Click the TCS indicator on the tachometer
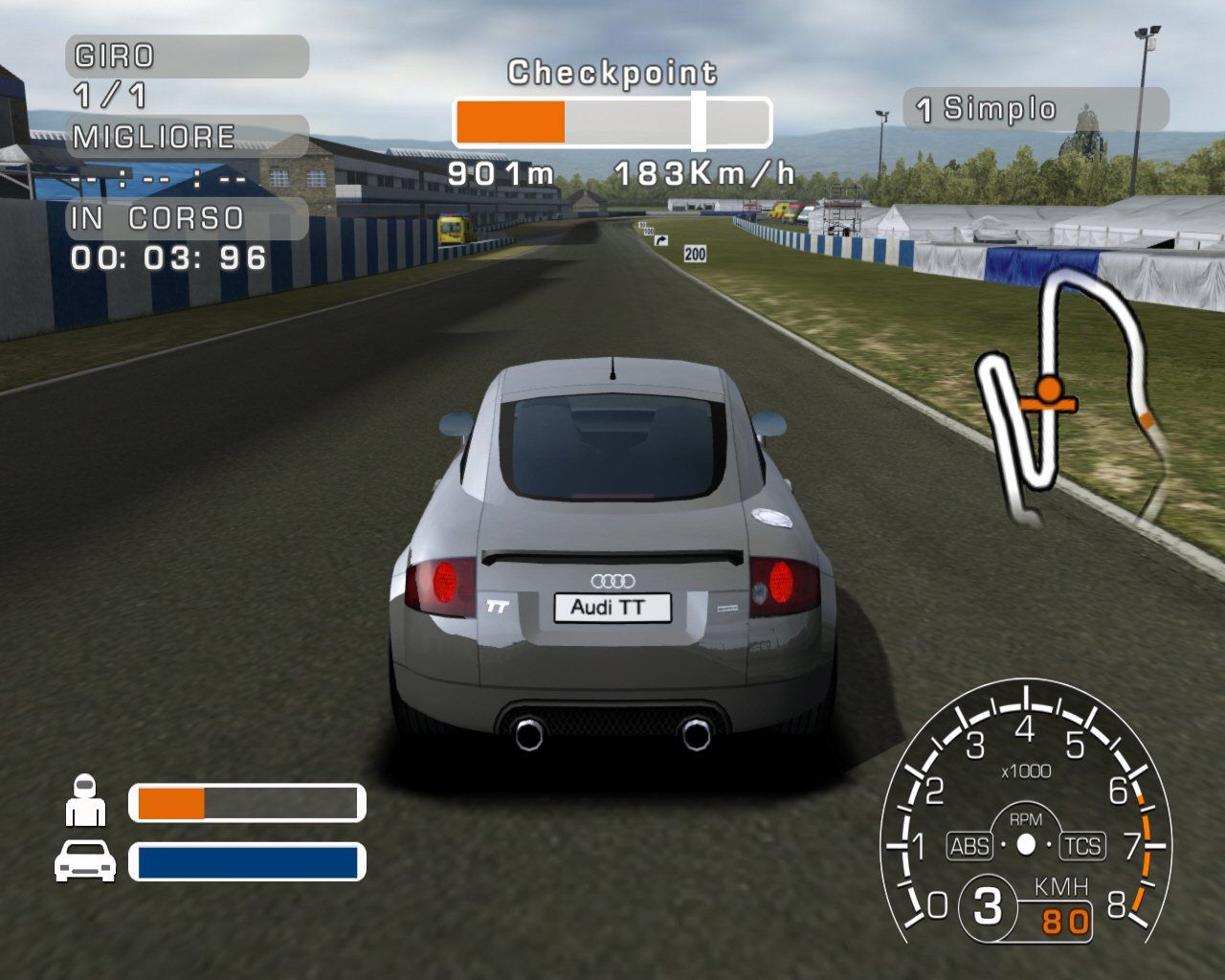 tap(1082, 847)
